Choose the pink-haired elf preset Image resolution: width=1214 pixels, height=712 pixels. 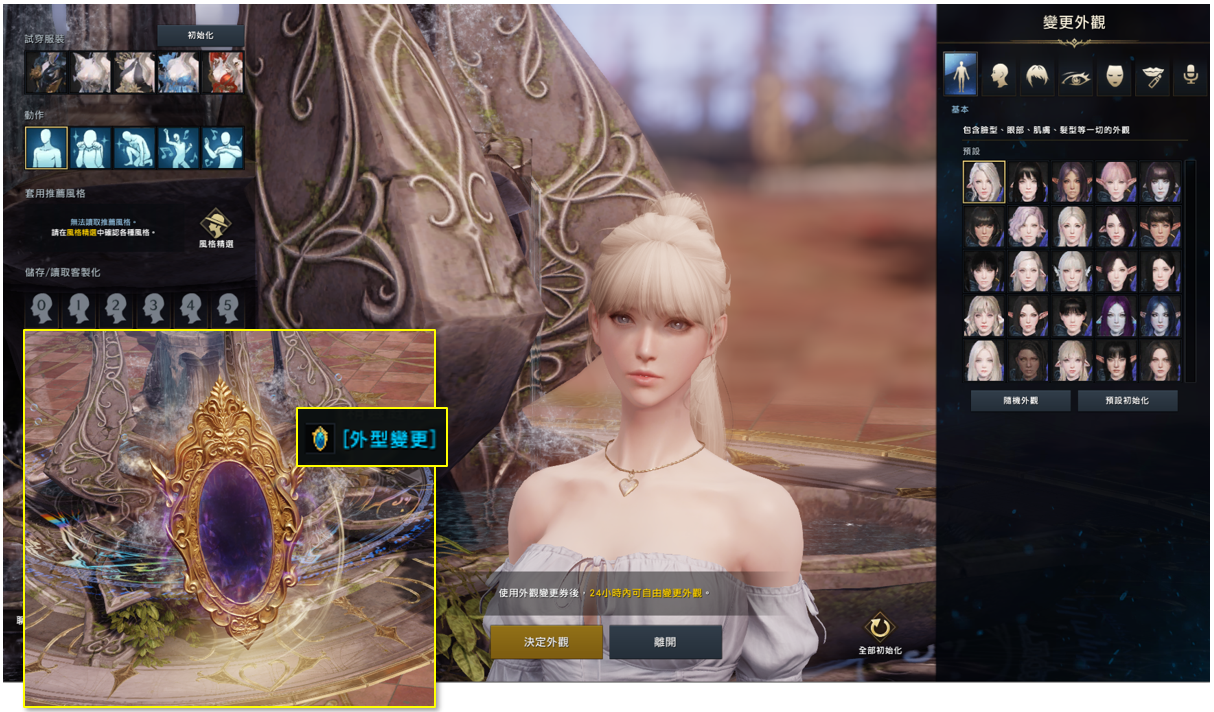point(1116,182)
